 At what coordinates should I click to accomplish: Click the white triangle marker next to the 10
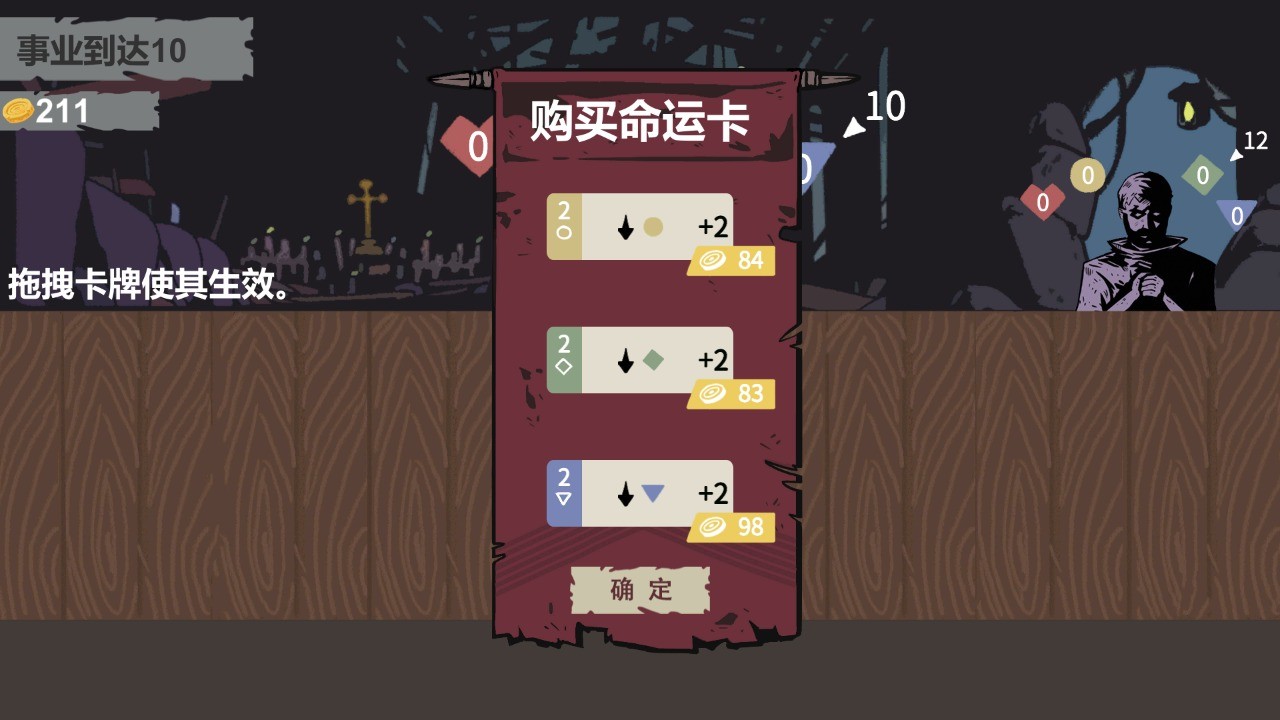click(855, 126)
